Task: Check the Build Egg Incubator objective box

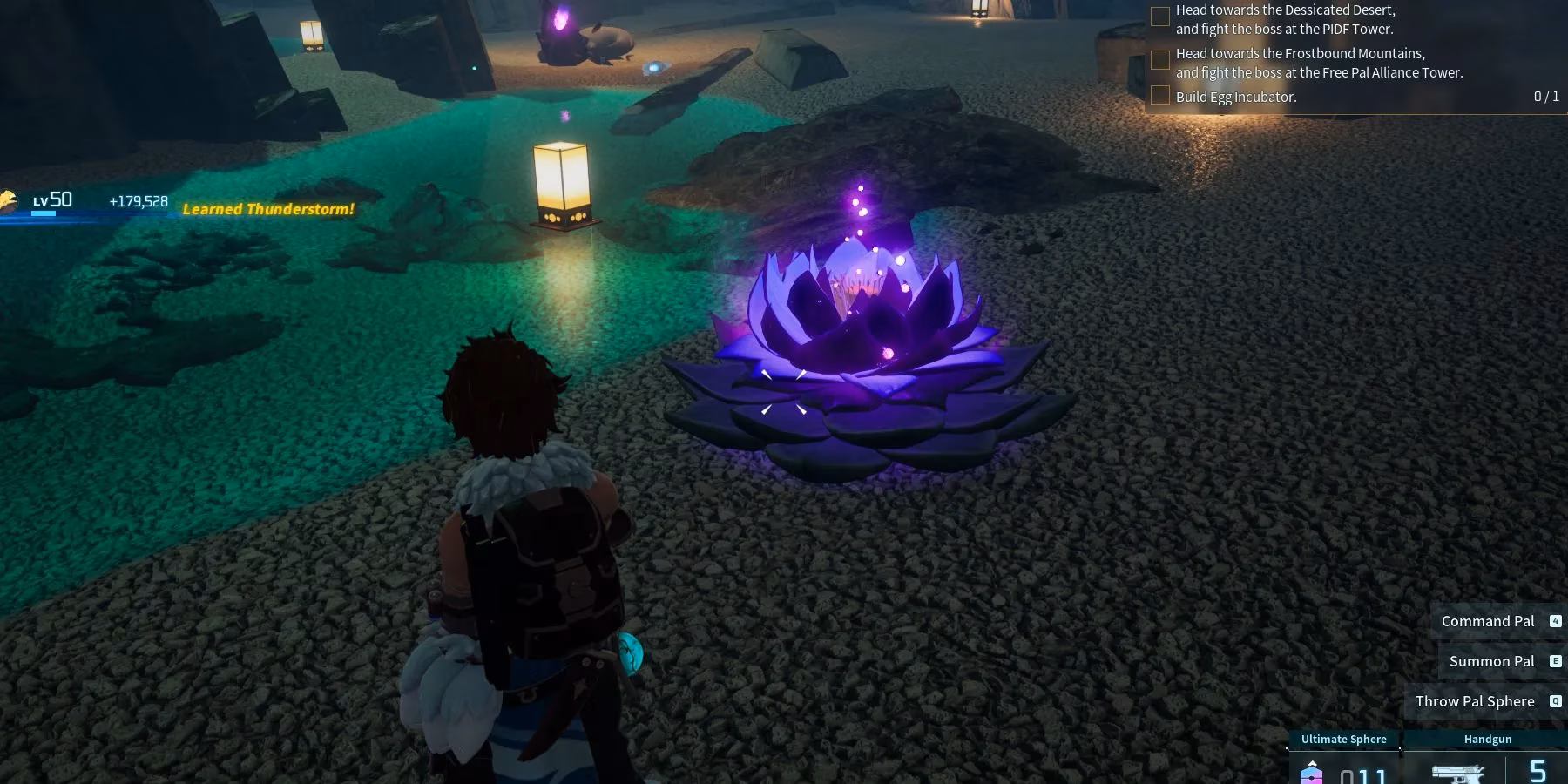Action: 1159,96
